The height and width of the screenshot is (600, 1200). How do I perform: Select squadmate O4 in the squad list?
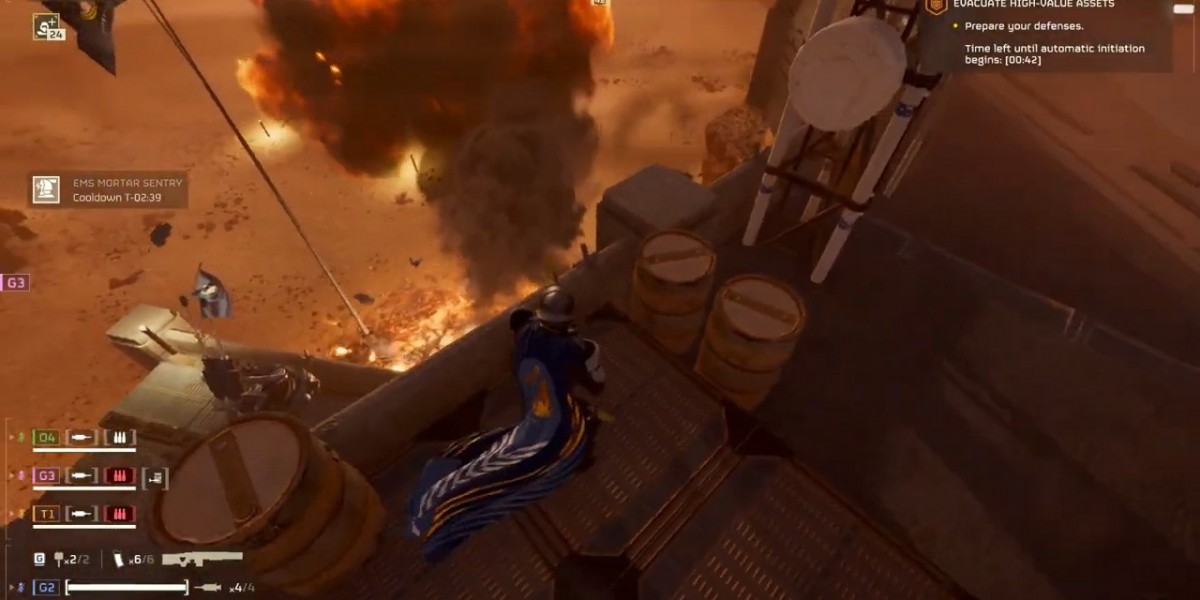tap(46, 437)
